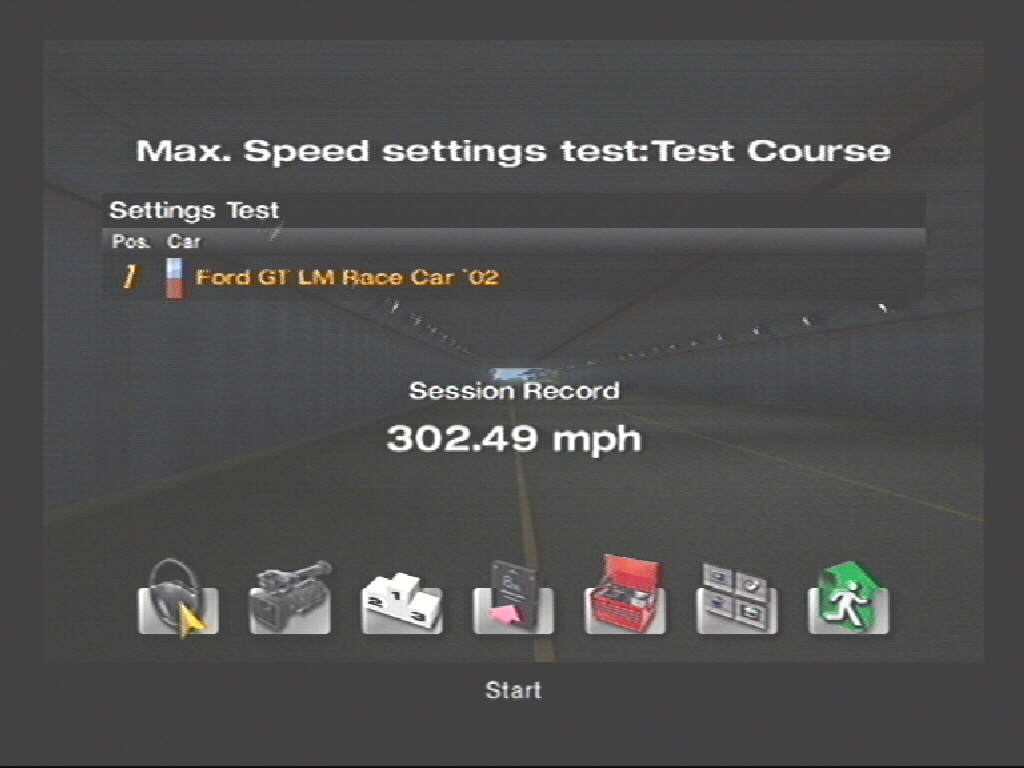This screenshot has width=1024, height=768.
Task: Open the replay video camera icon
Action: [290, 597]
